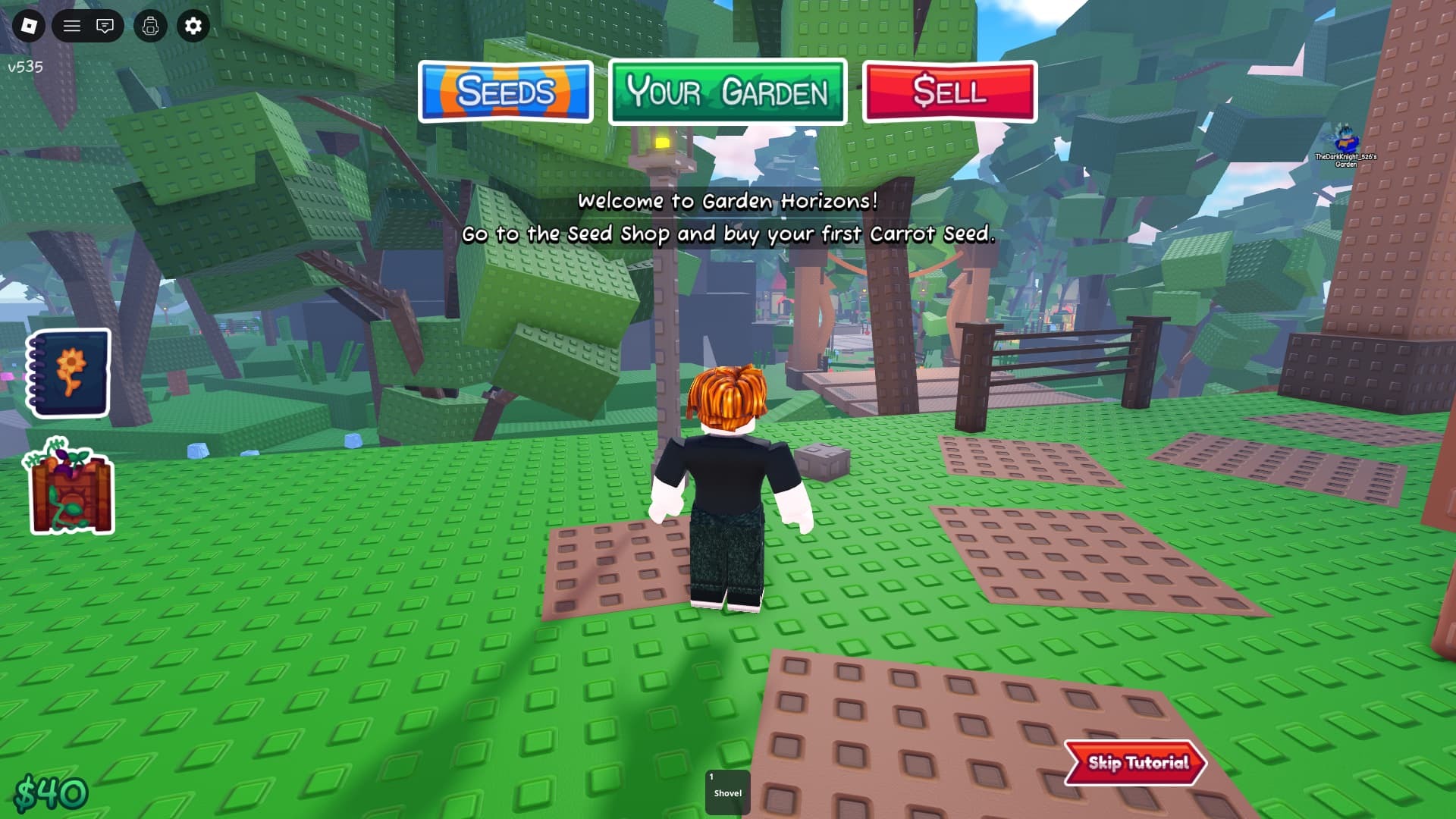Open the Roblox logo menu
Viewport: 1456px width, 819px height.
click(28, 26)
